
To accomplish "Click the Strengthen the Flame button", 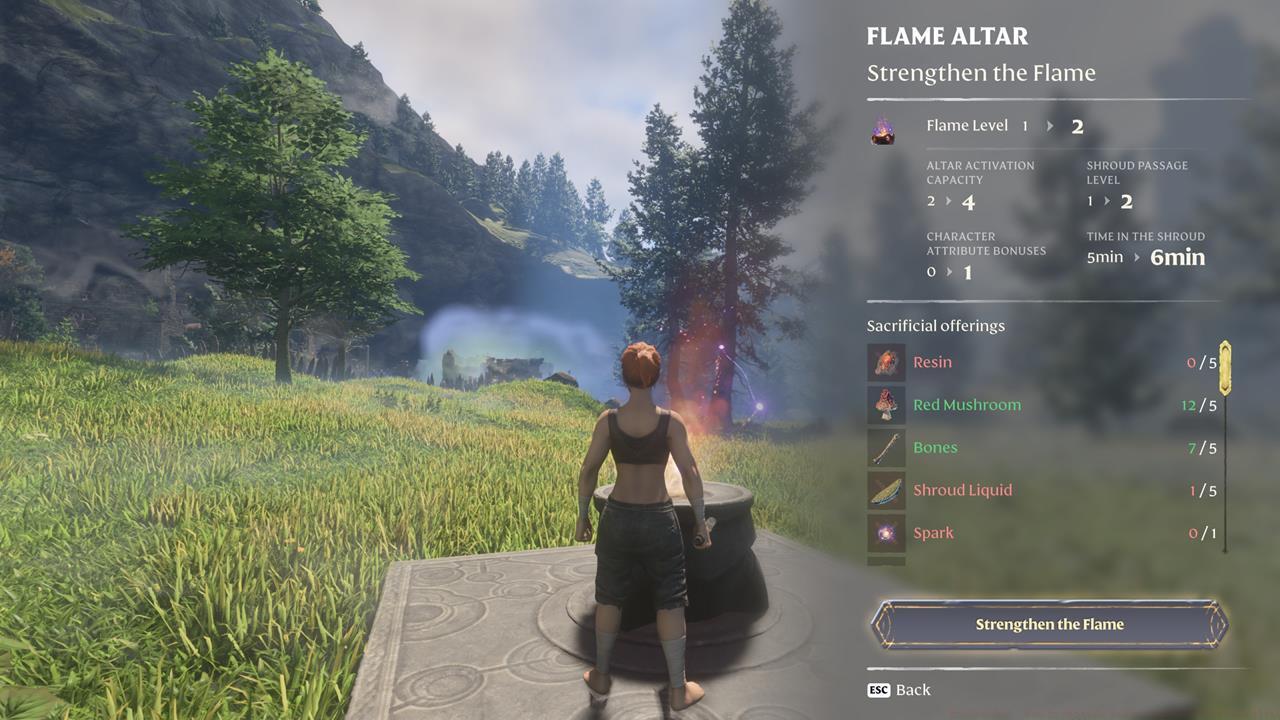I will [1049, 624].
